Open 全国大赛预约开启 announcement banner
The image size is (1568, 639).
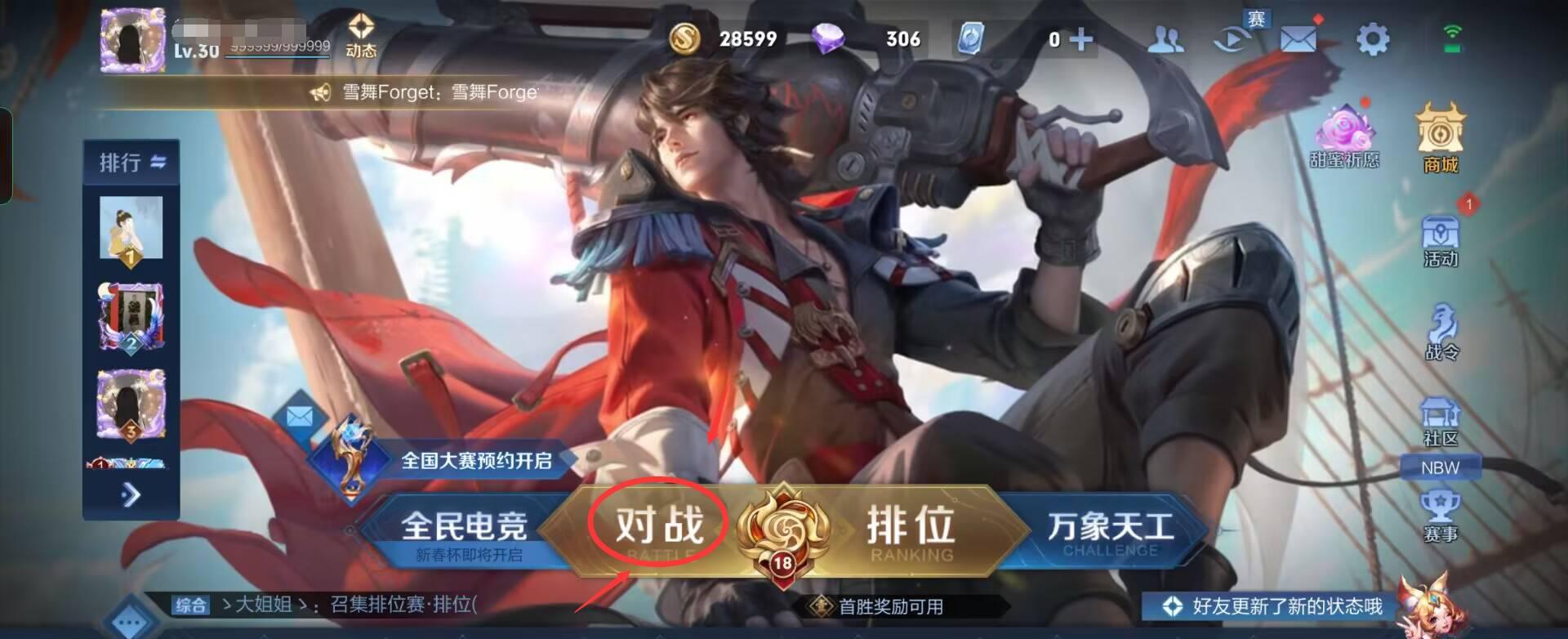click(x=476, y=460)
